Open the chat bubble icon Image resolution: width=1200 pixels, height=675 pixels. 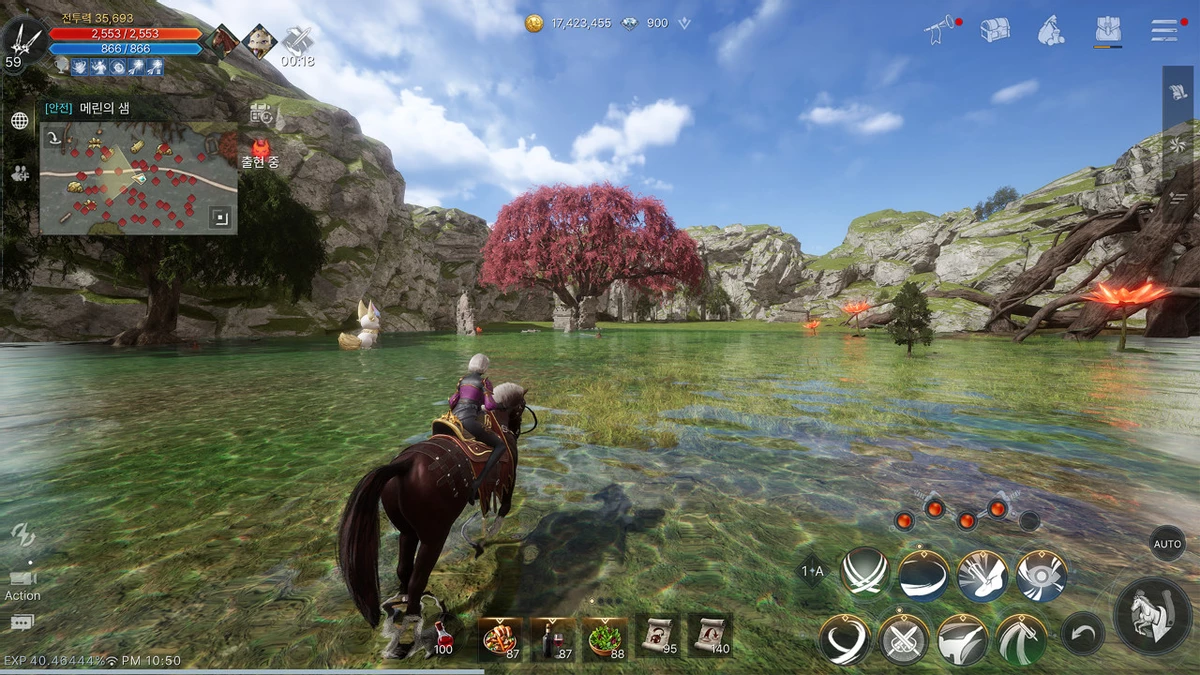pos(22,623)
